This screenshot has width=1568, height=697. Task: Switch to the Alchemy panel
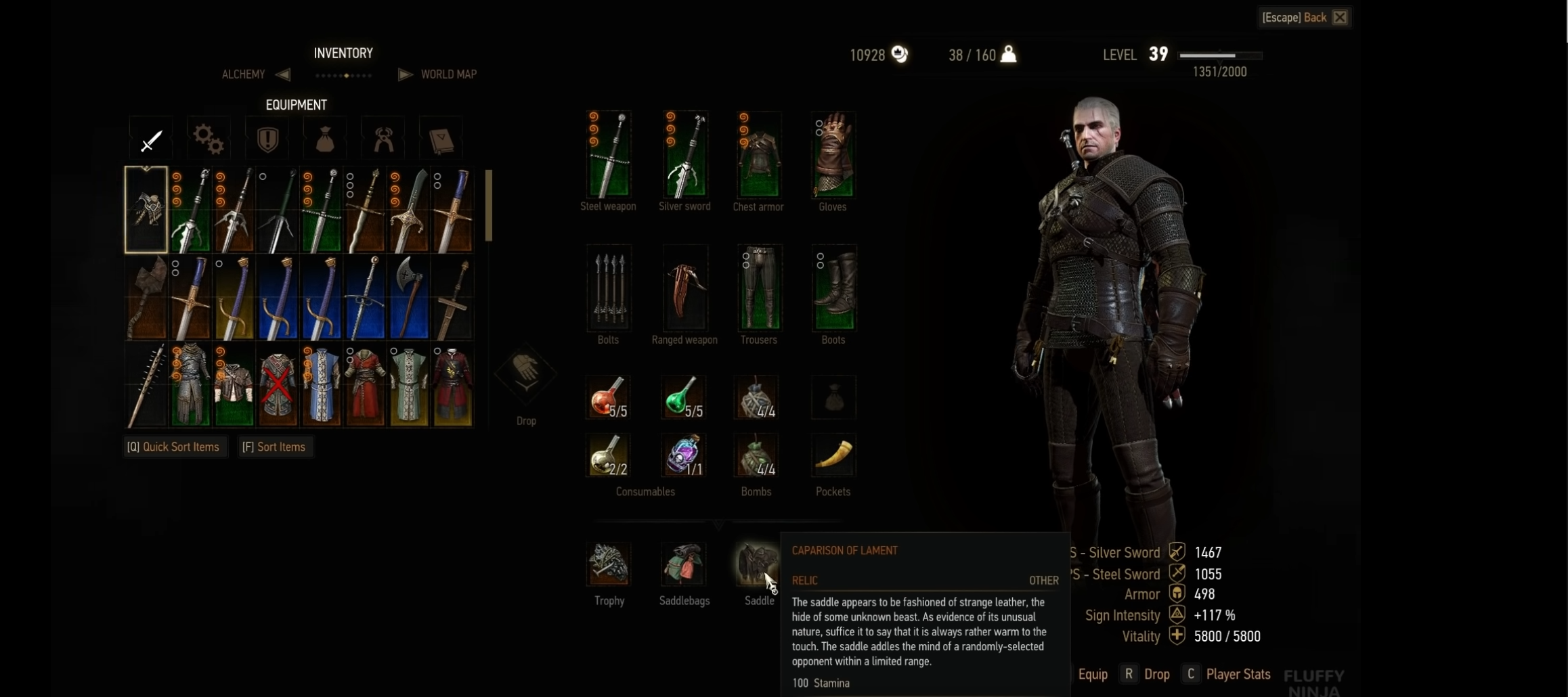[243, 74]
